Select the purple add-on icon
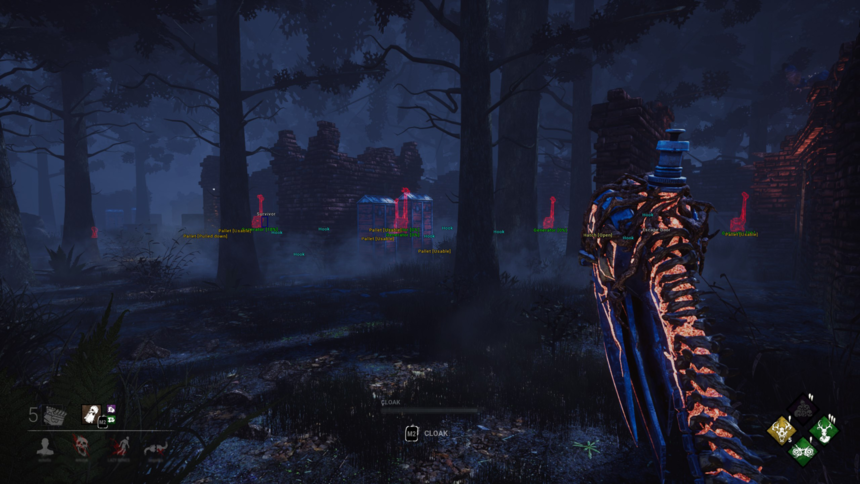The width and height of the screenshot is (860, 484). [x=111, y=409]
